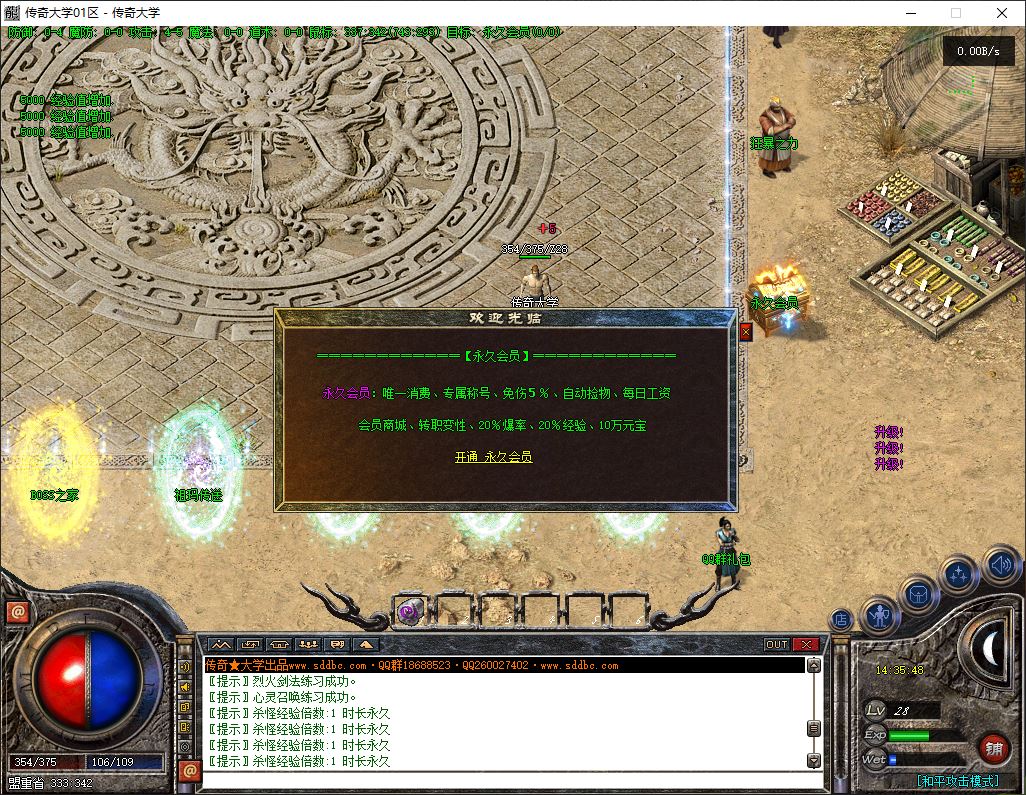Toggle the 和平攻击模式 attack mode label
This screenshot has width=1026, height=795.
pos(957,781)
